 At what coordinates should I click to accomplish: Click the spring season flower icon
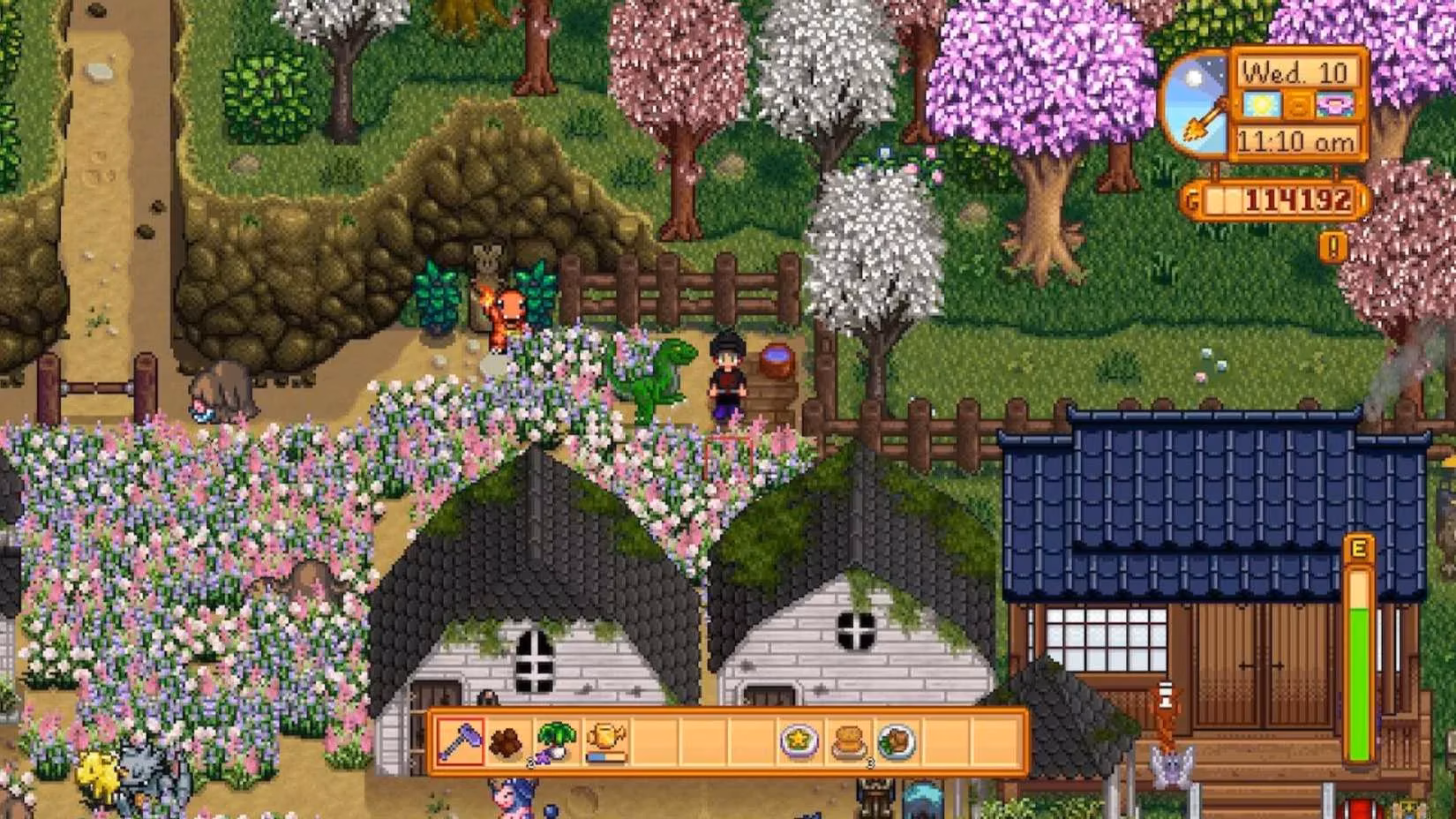pyautogui.click(x=1334, y=104)
